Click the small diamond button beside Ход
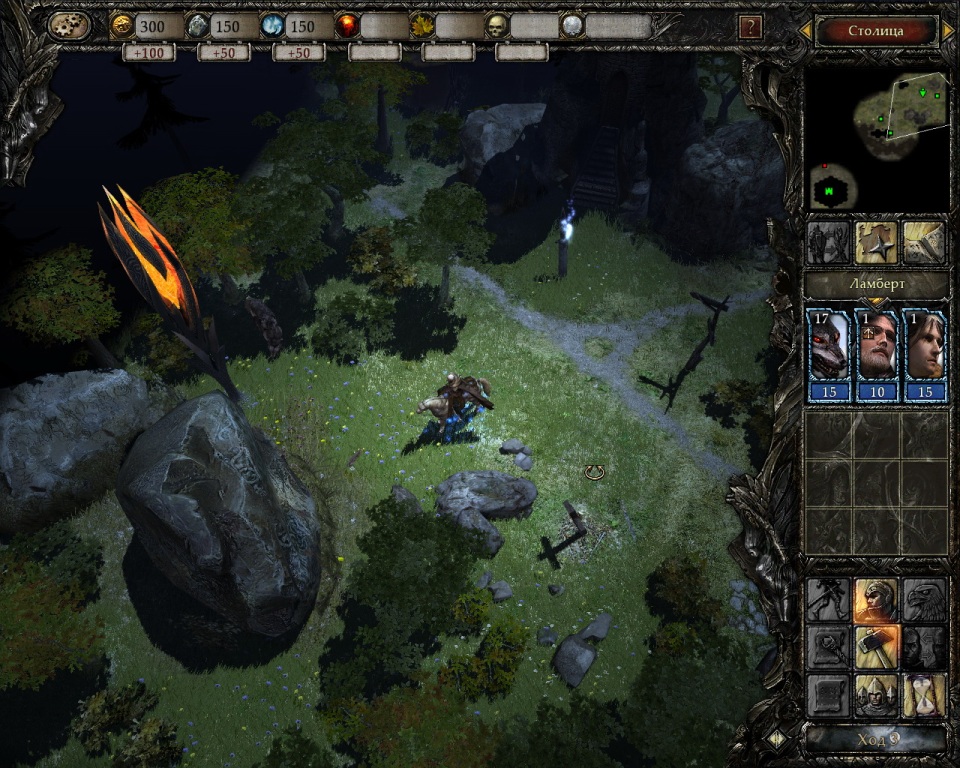Image resolution: width=960 pixels, height=768 pixels. coord(777,740)
